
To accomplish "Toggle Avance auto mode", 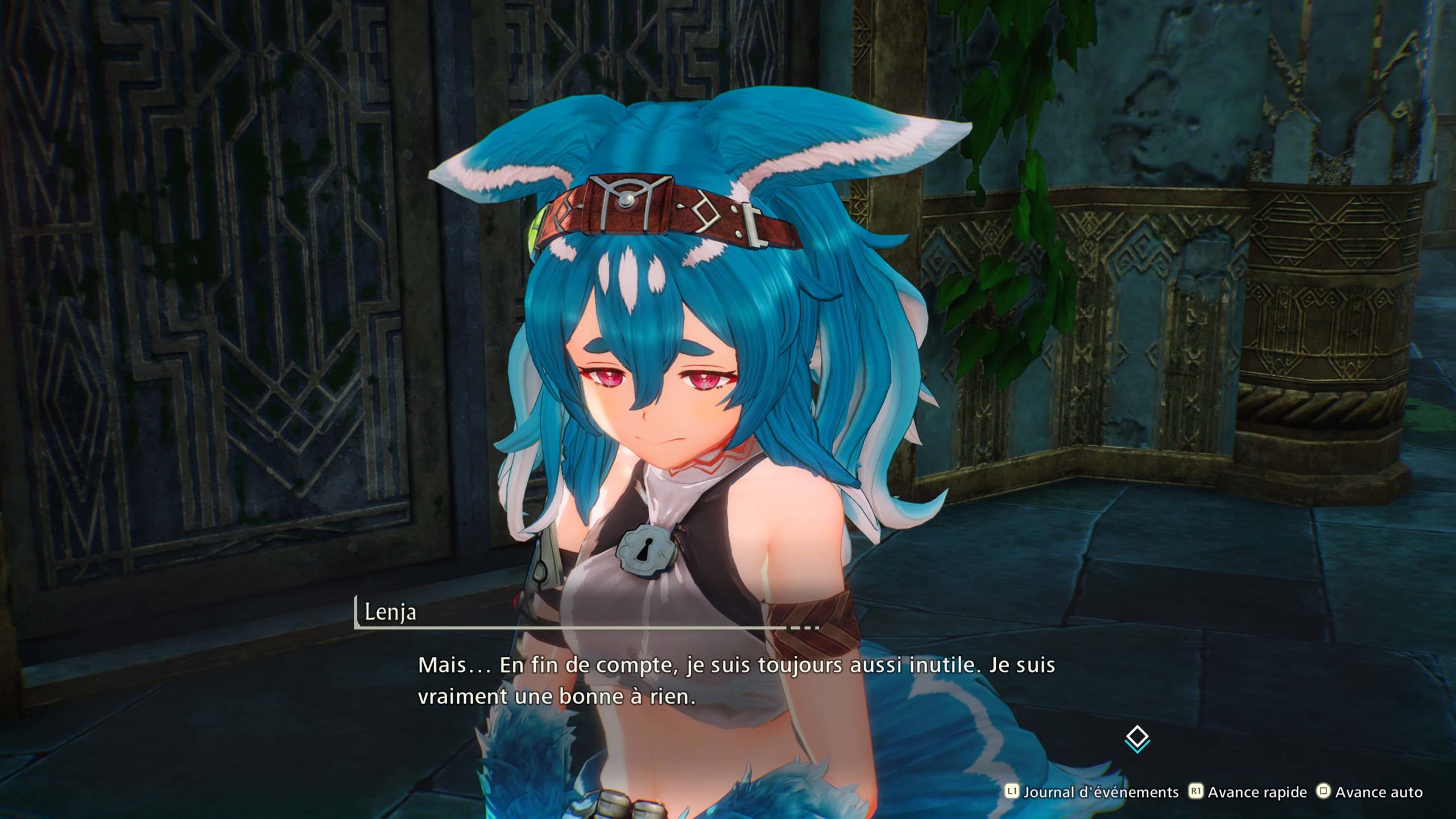I will (x=1370, y=792).
